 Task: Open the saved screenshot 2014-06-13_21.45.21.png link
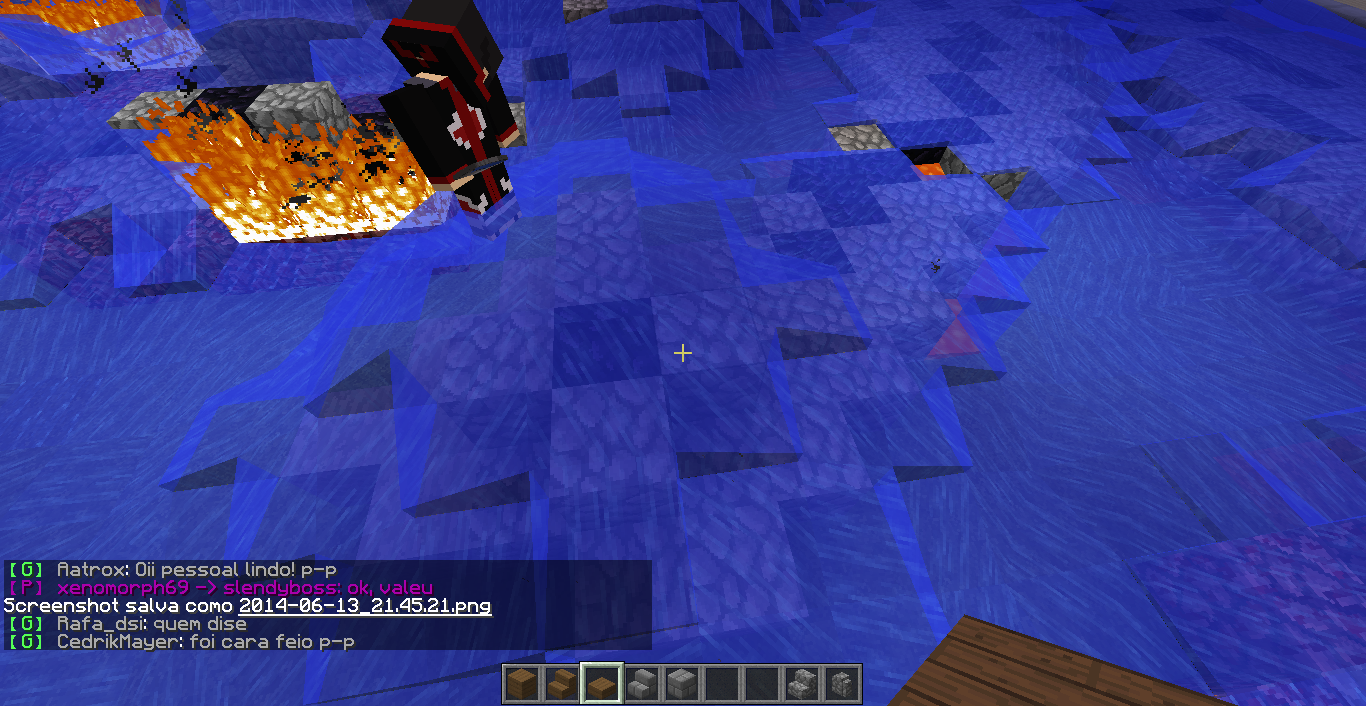[365, 606]
